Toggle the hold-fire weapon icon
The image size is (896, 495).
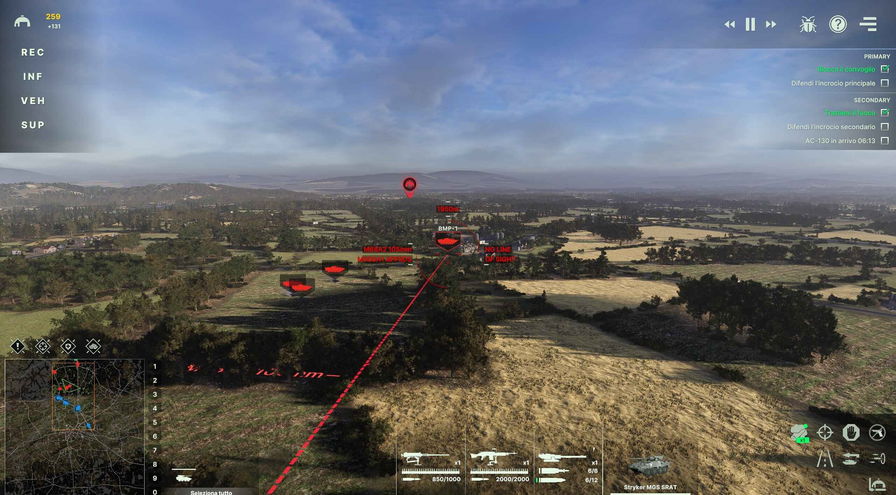click(x=877, y=432)
